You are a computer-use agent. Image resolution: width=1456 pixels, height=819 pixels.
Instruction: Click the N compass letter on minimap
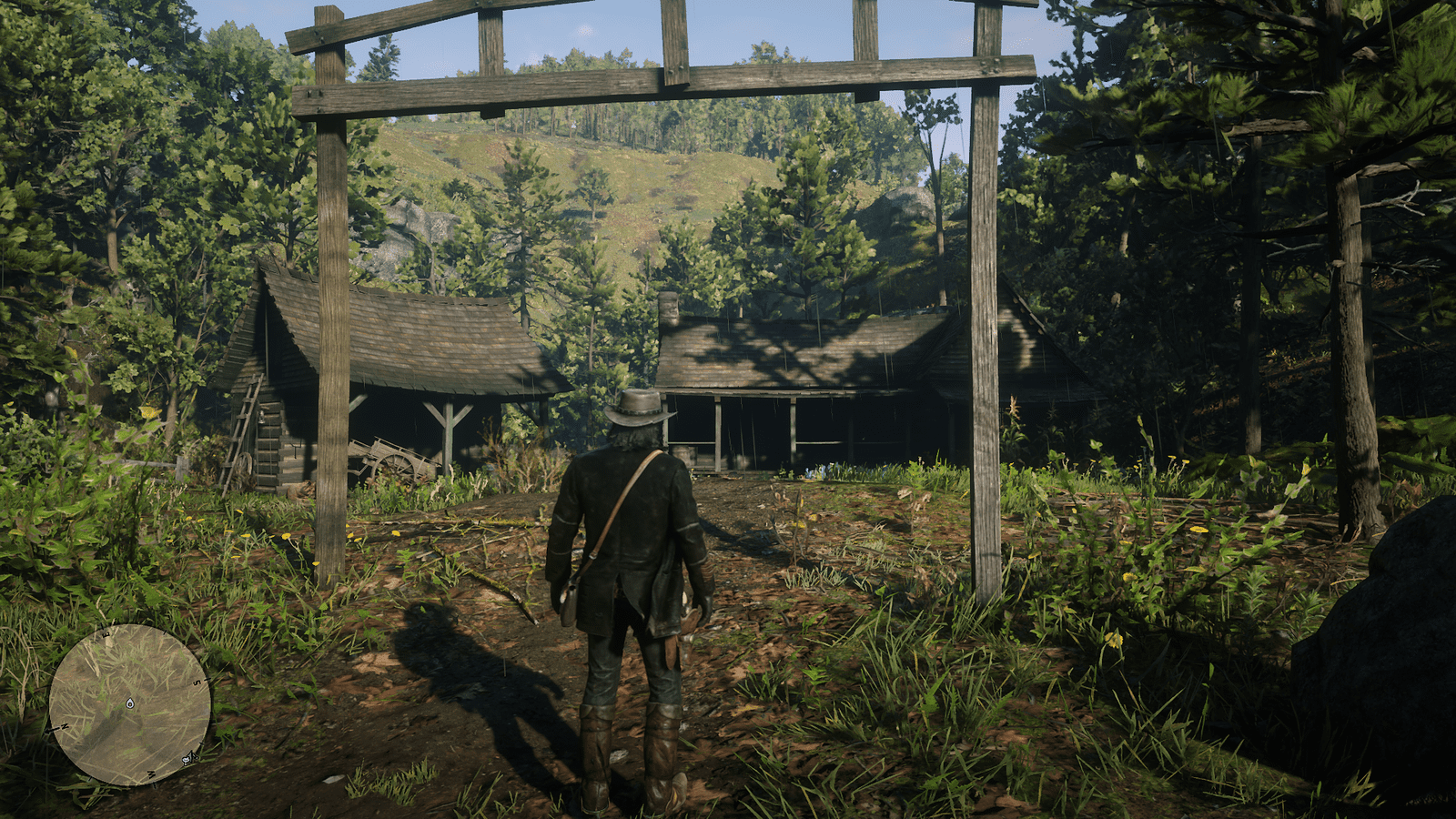tap(64, 726)
